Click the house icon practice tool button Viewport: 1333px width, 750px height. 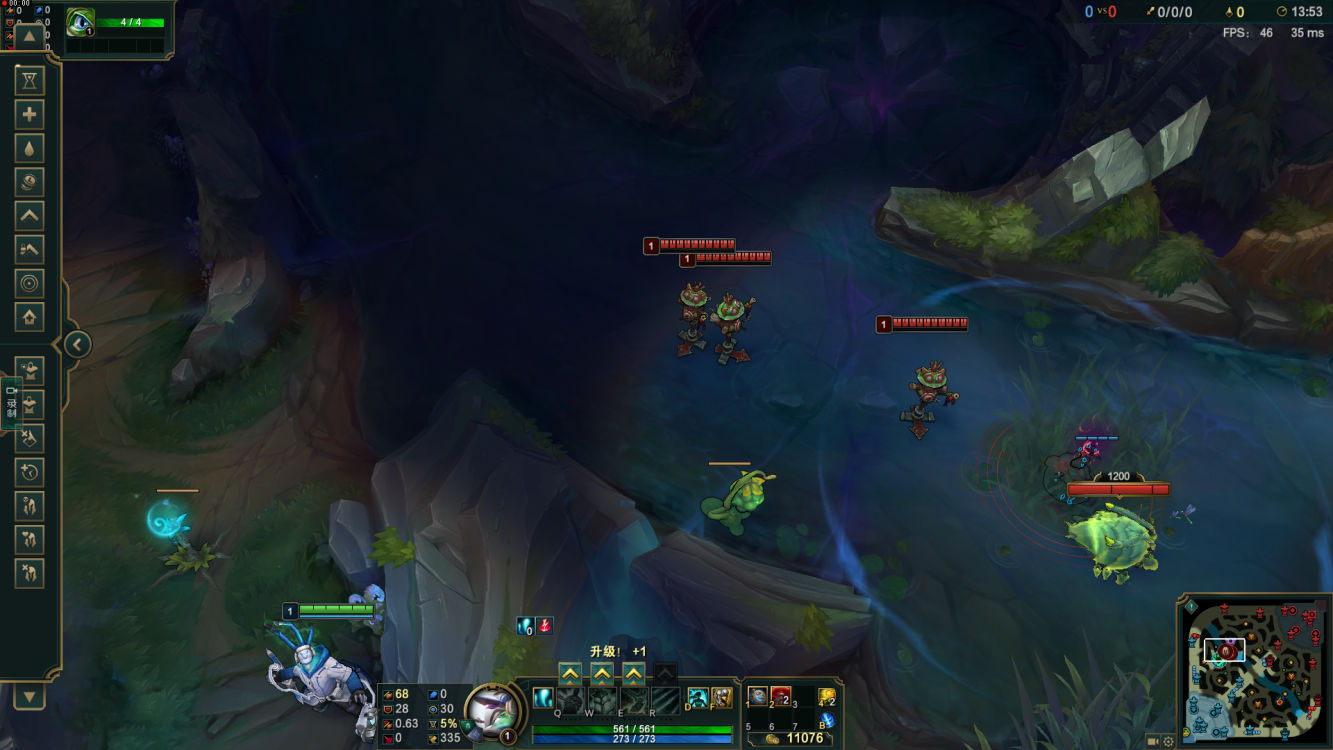click(x=29, y=317)
